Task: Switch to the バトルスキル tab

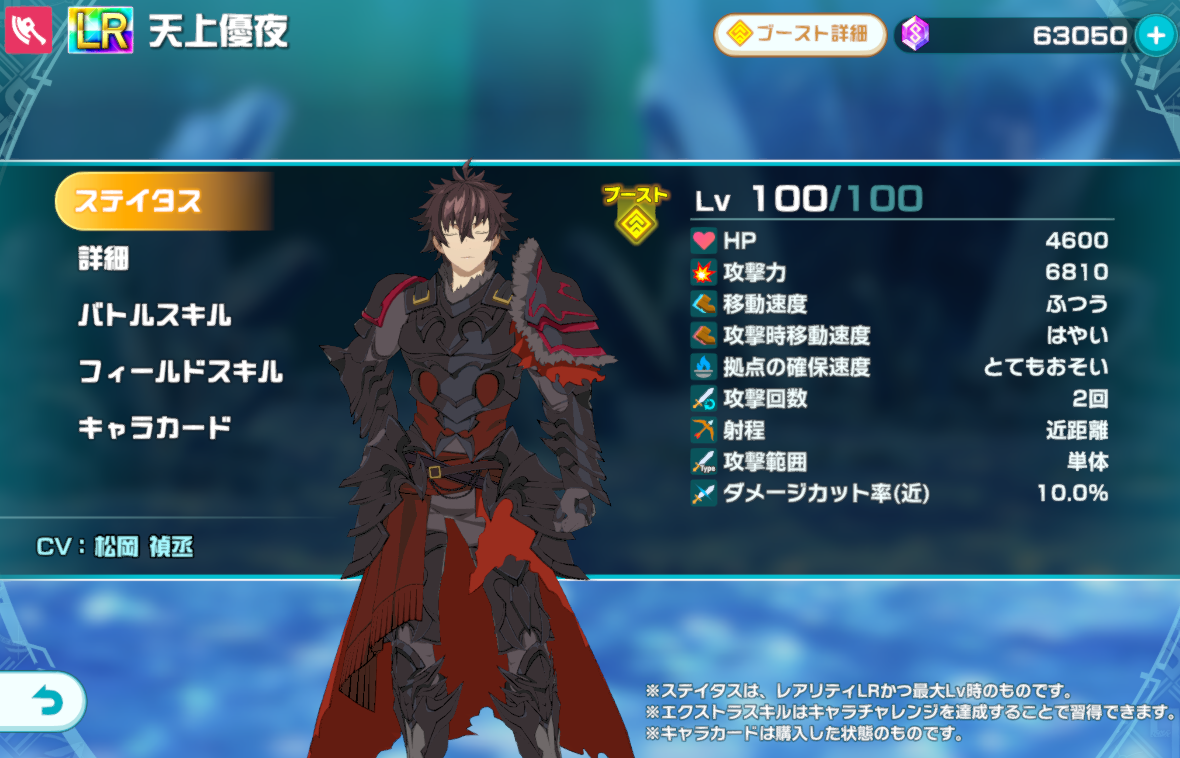Action: (x=155, y=316)
